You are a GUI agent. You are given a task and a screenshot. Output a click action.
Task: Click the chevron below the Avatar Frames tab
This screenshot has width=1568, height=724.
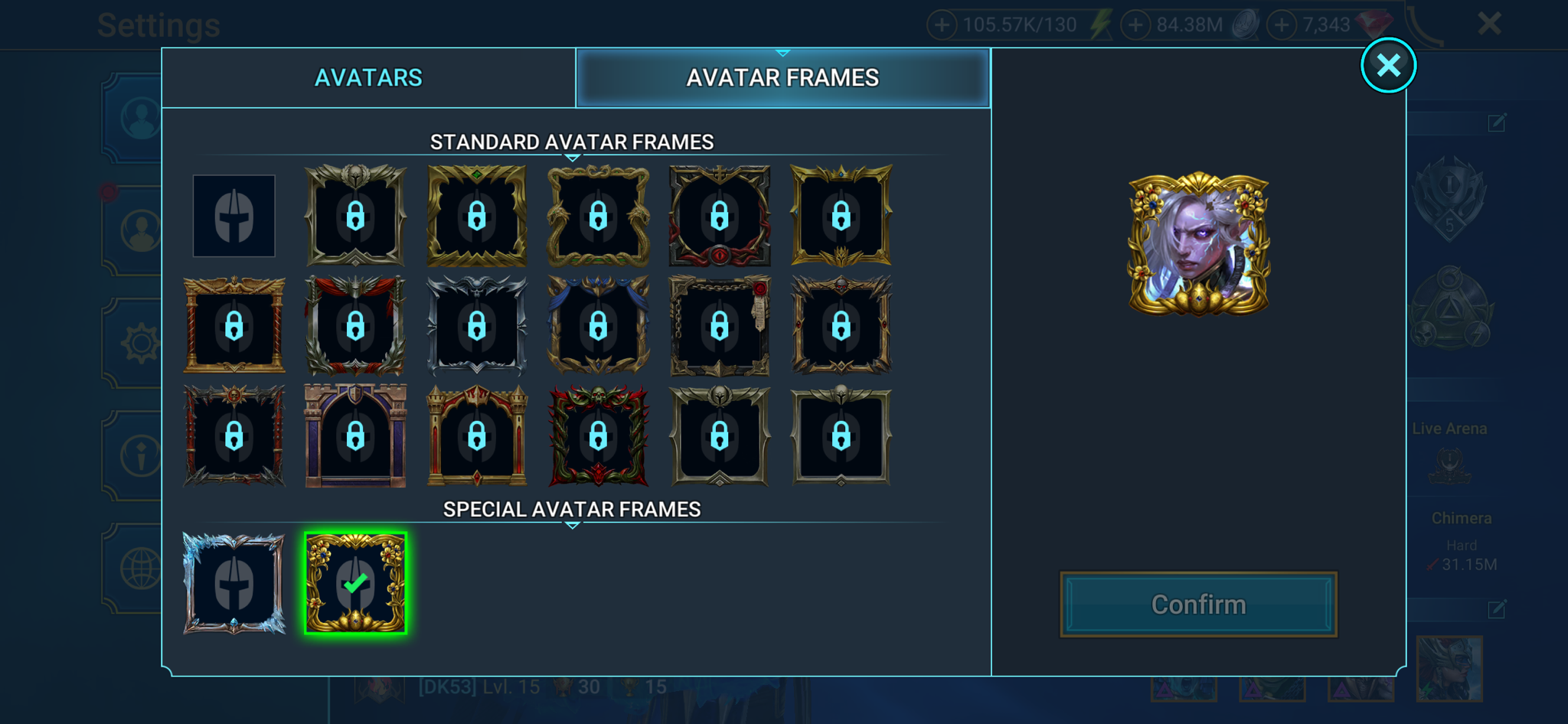coord(782,54)
